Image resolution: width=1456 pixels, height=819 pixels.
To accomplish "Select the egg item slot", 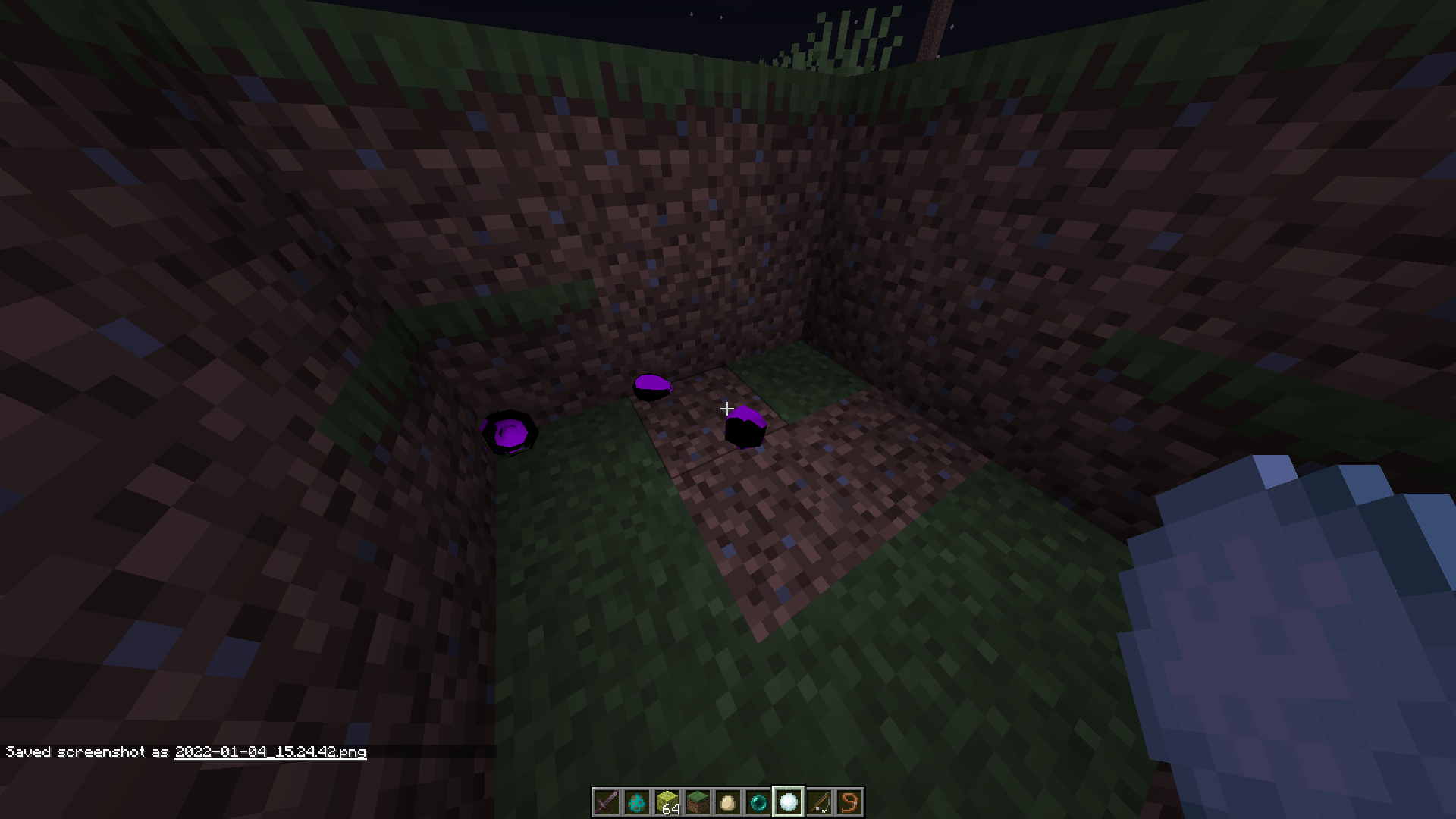I will [727, 802].
